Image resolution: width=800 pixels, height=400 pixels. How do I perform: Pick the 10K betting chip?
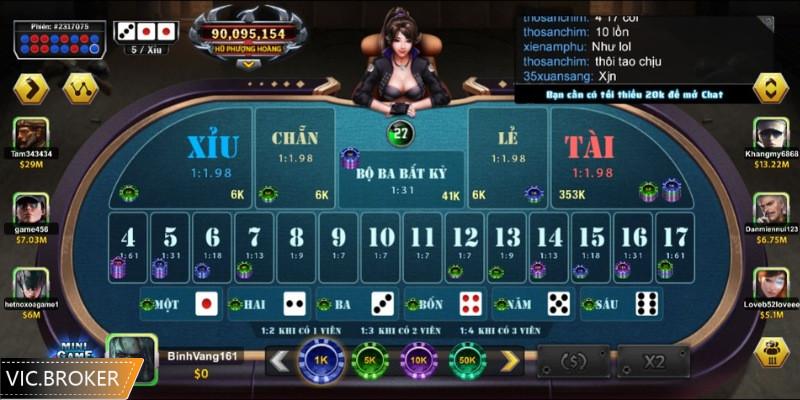(418, 360)
